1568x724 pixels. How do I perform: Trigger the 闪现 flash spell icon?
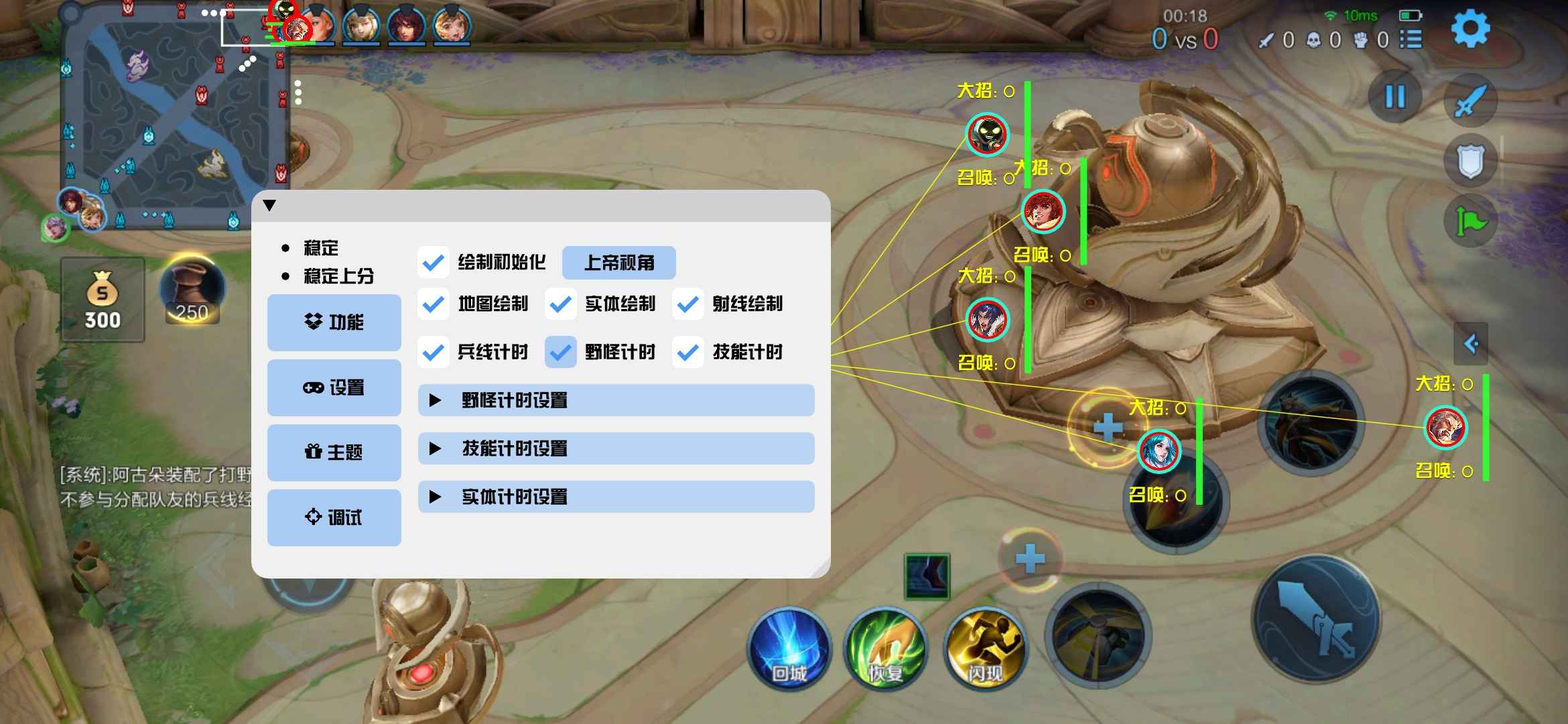pyautogui.click(x=984, y=649)
